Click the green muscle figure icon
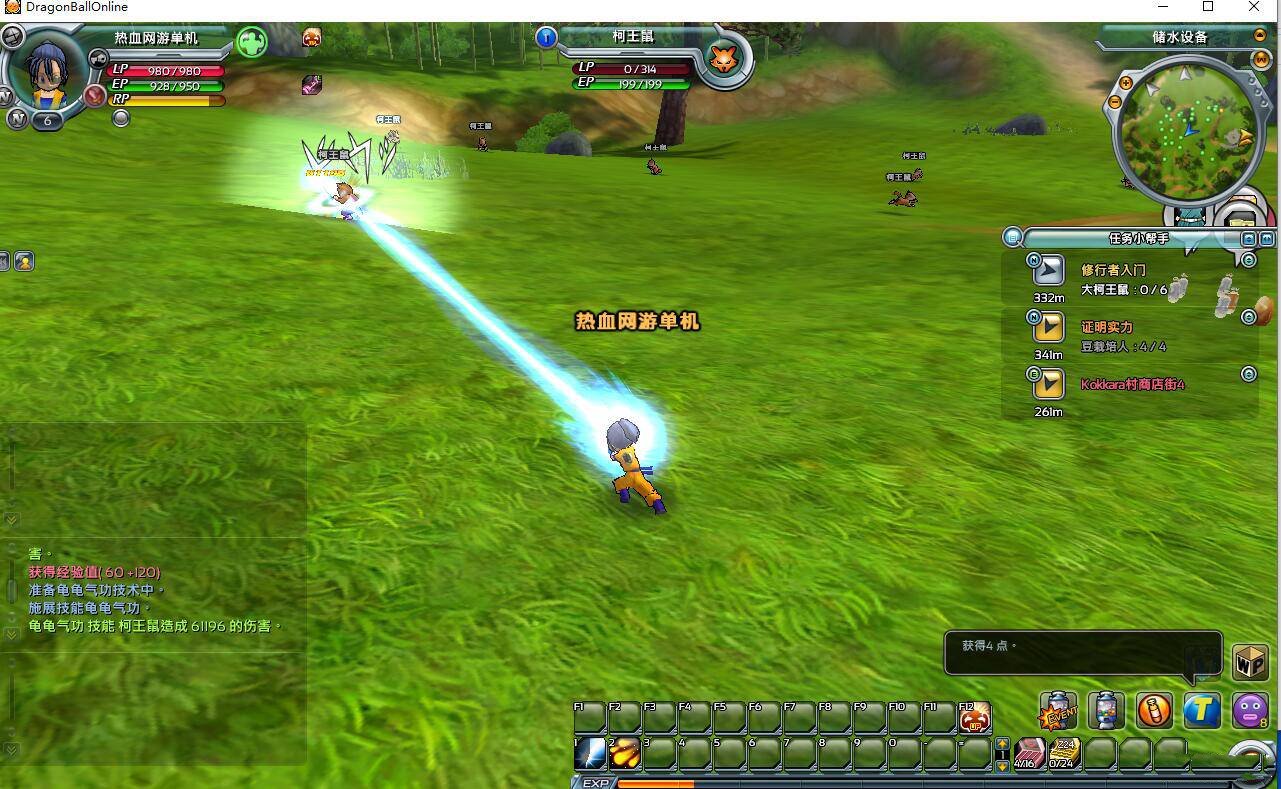The width and height of the screenshot is (1281, 789). click(252, 42)
